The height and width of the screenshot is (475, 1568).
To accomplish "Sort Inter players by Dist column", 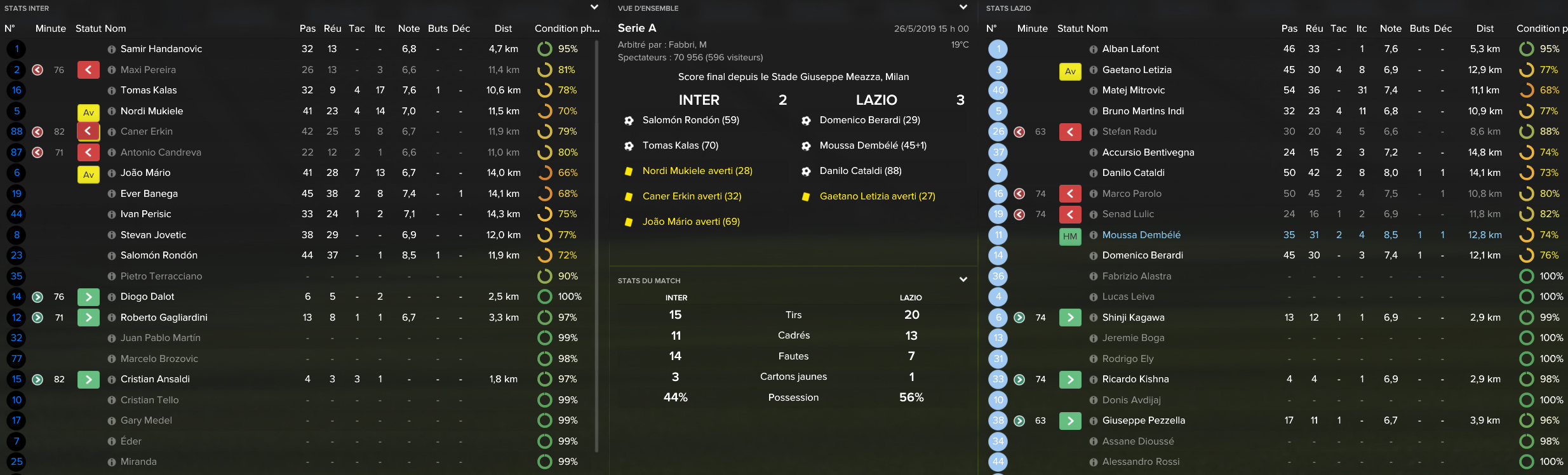I will pos(503,29).
